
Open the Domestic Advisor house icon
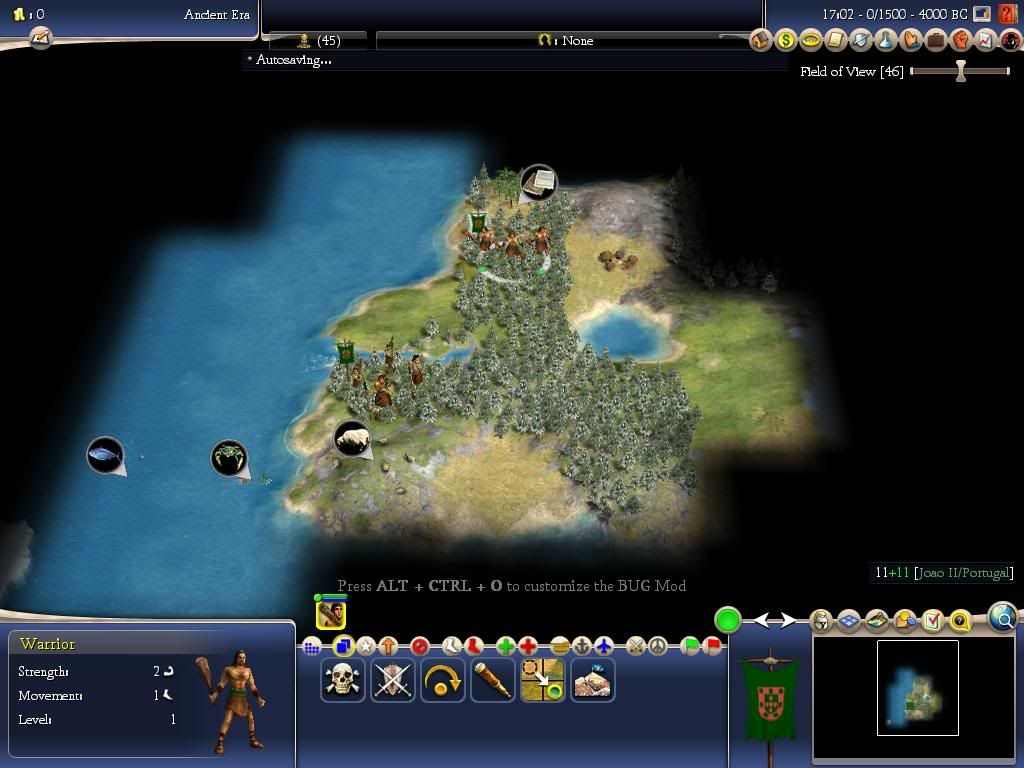coord(760,41)
